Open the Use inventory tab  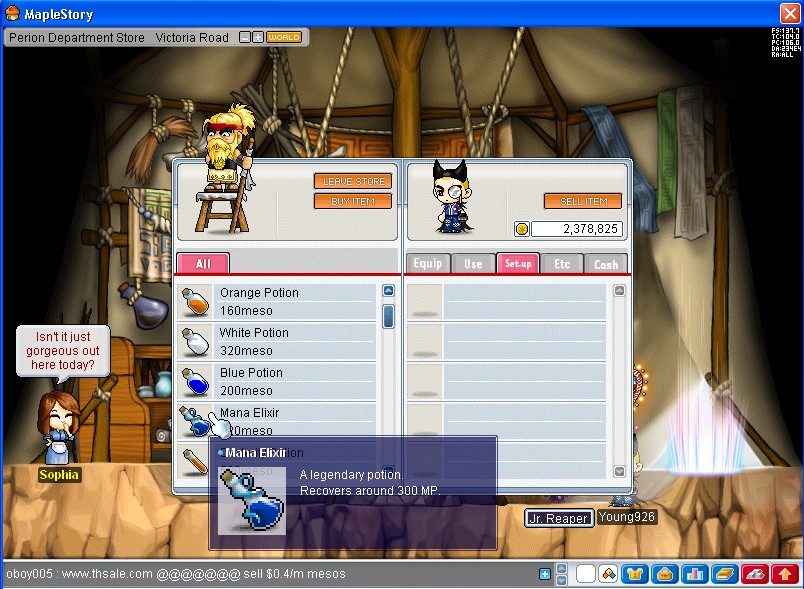(473, 264)
